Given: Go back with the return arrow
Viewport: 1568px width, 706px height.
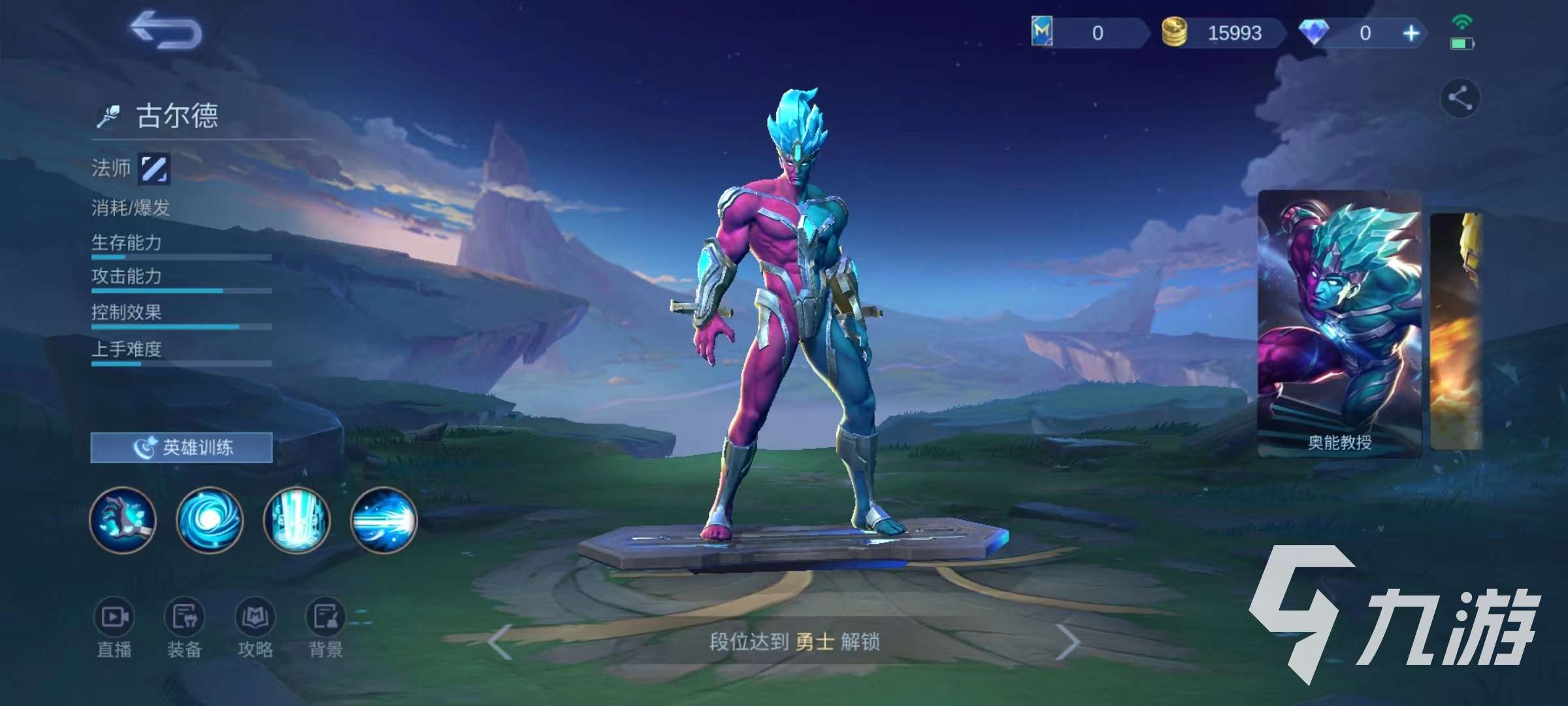Looking at the screenshot, I should coord(165,31).
